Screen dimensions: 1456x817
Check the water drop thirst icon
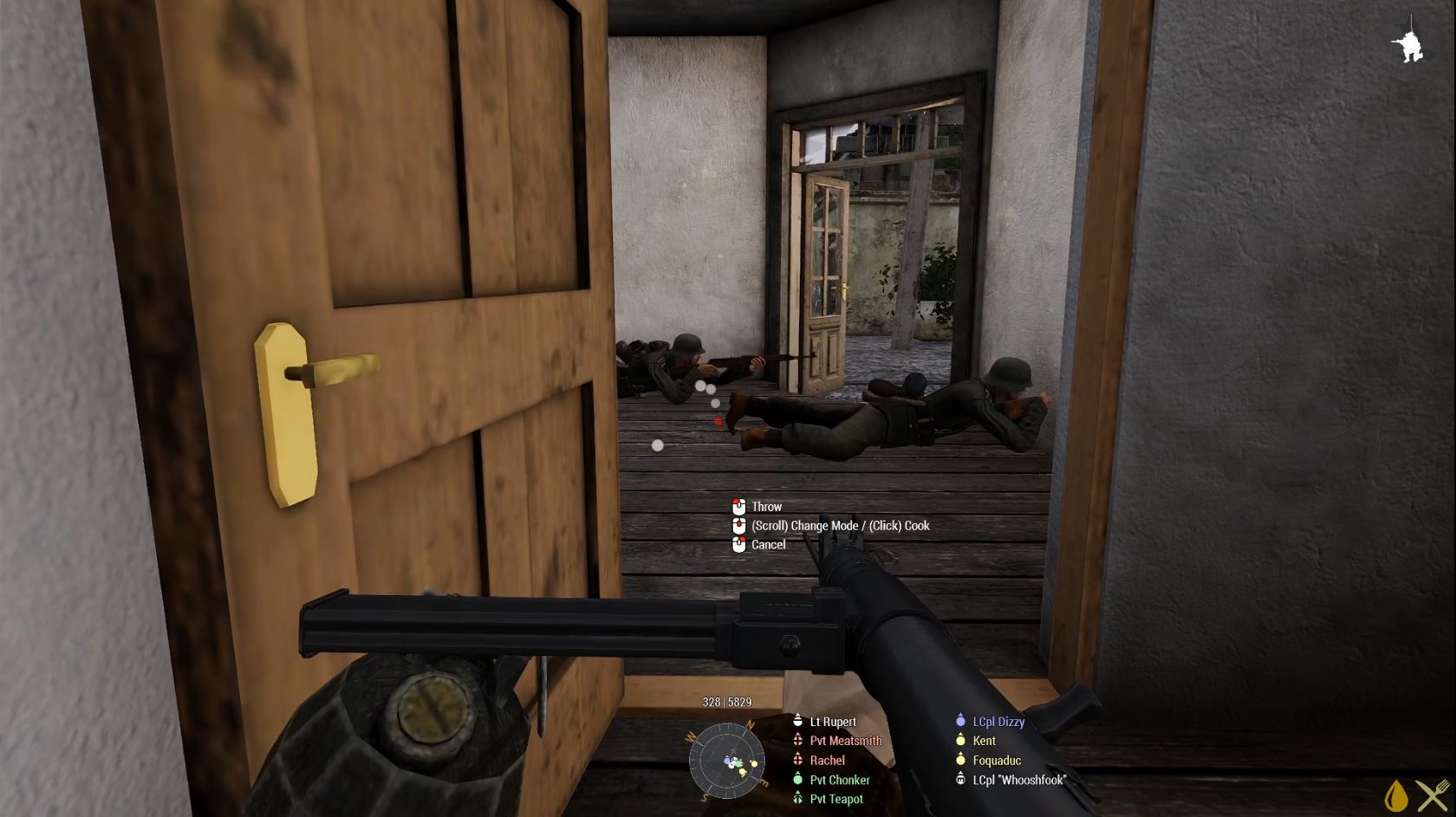click(x=1395, y=795)
